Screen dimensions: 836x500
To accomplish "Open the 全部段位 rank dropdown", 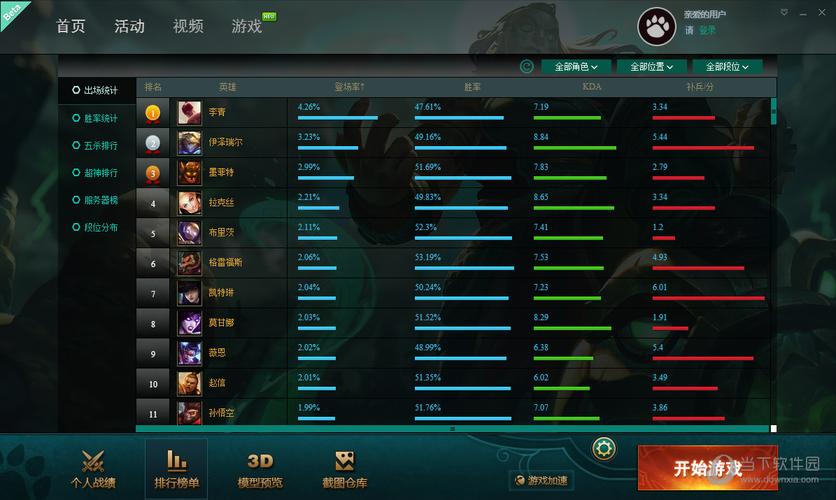I will [727, 67].
